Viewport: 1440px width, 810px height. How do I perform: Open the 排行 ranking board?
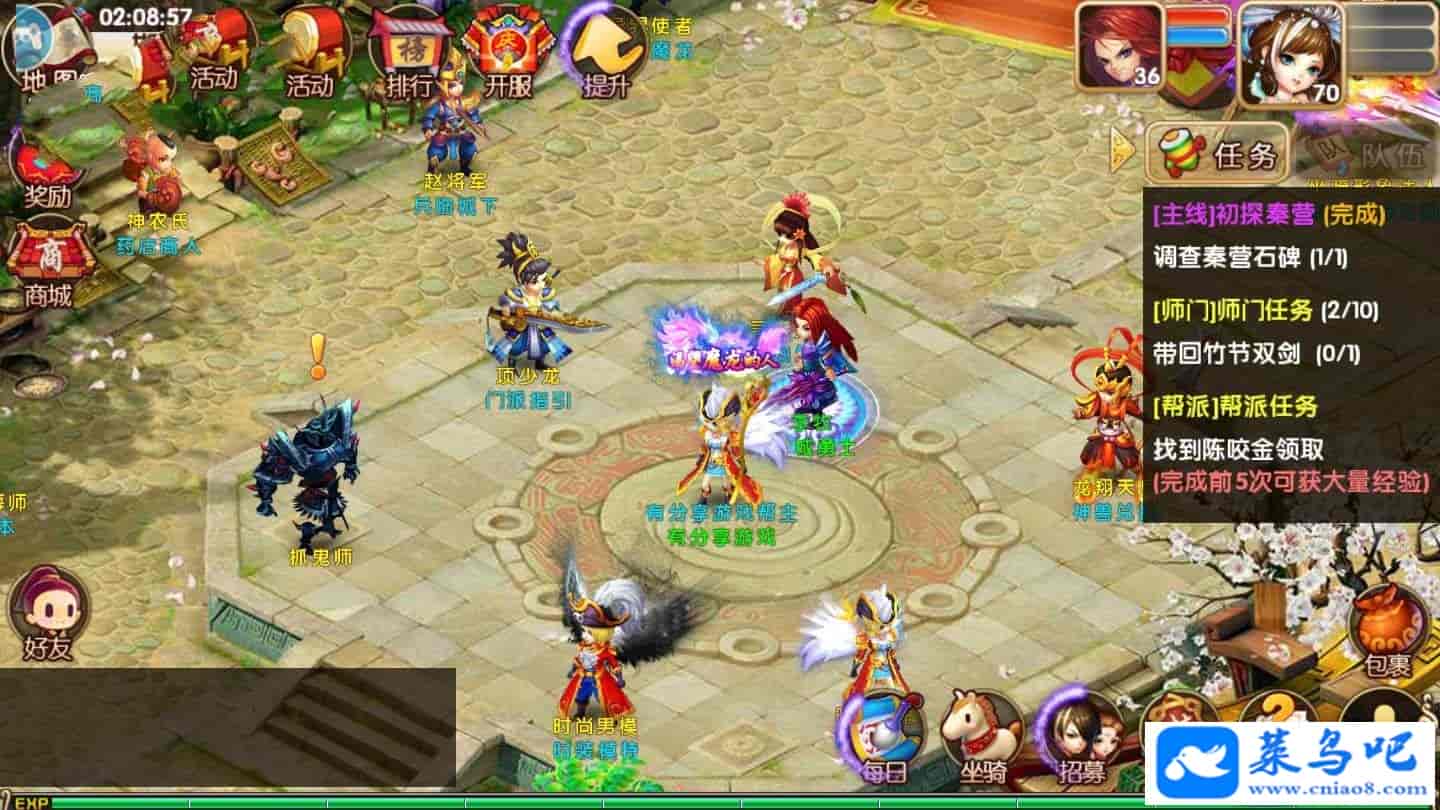point(408,52)
